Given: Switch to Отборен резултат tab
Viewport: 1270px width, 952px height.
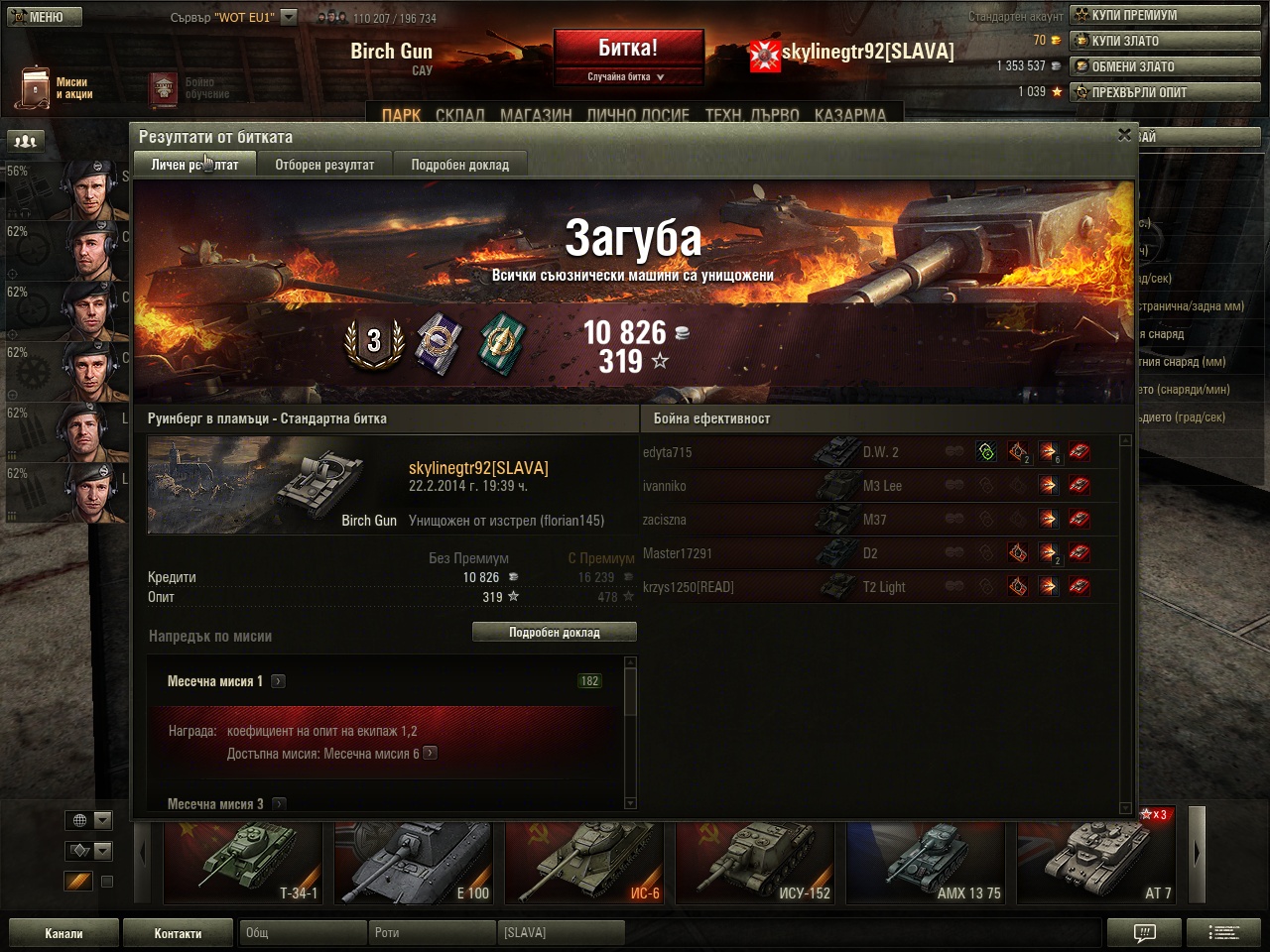Looking at the screenshot, I should point(324,165).
